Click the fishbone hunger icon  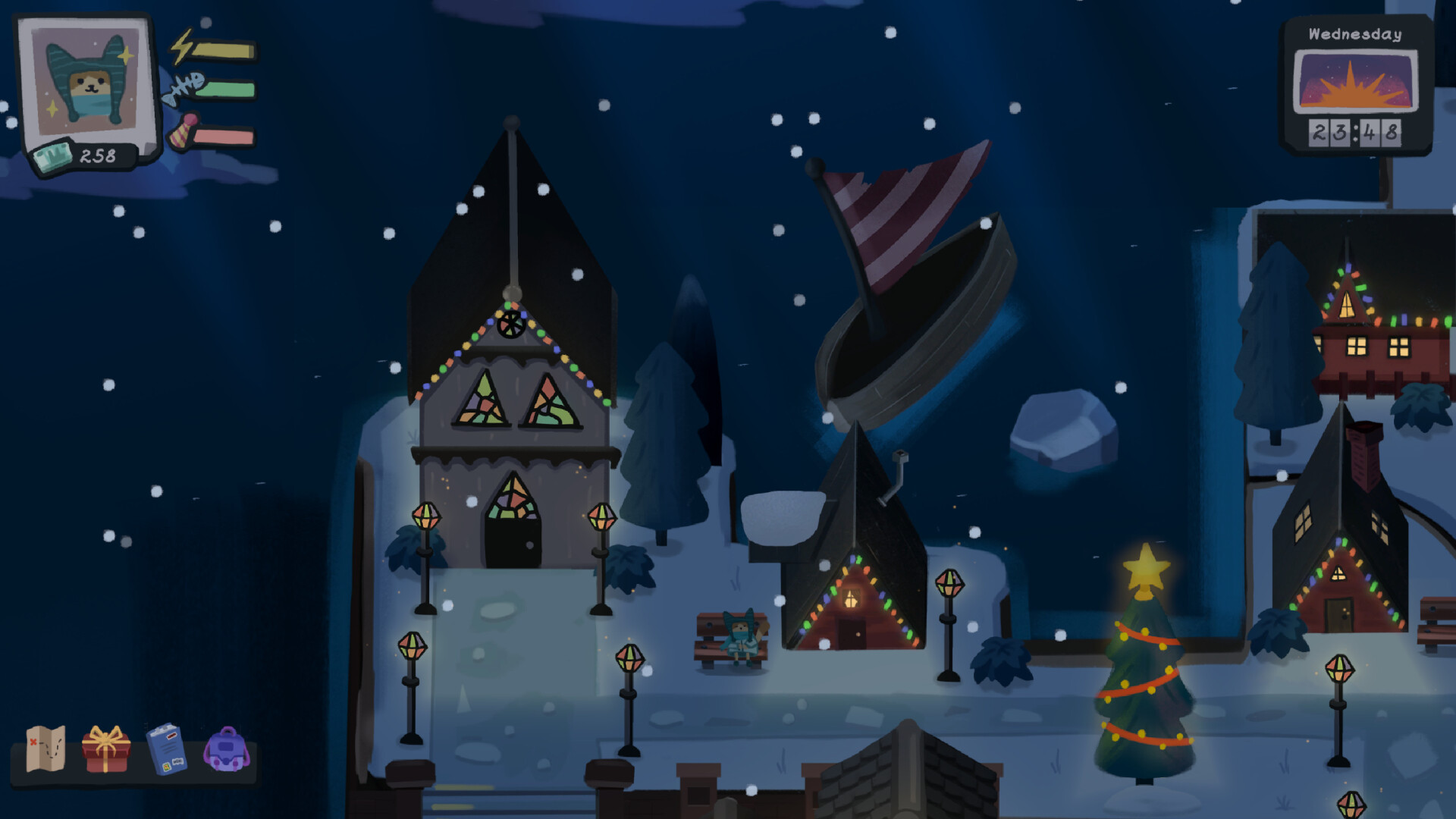click(184, 87)
